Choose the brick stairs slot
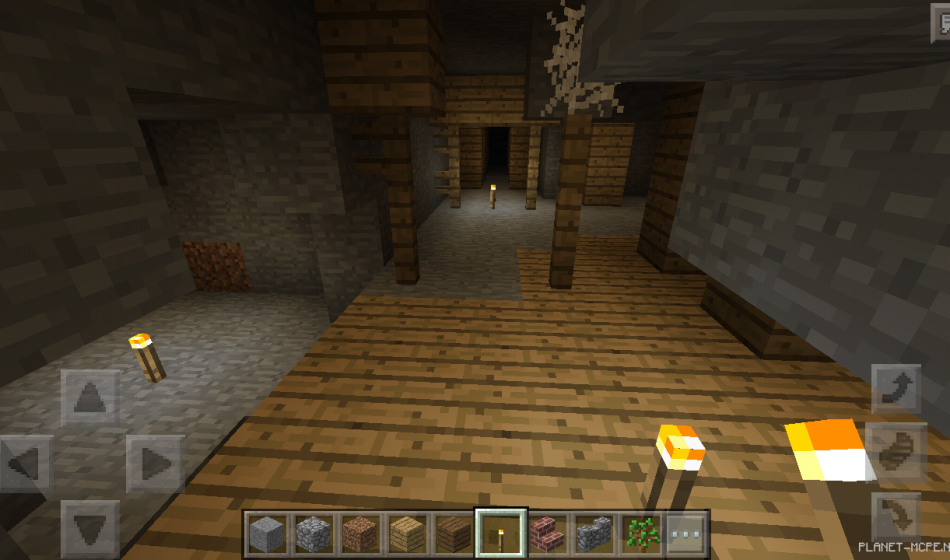Viewport: 950px width, 560px height. pos(546,534)
